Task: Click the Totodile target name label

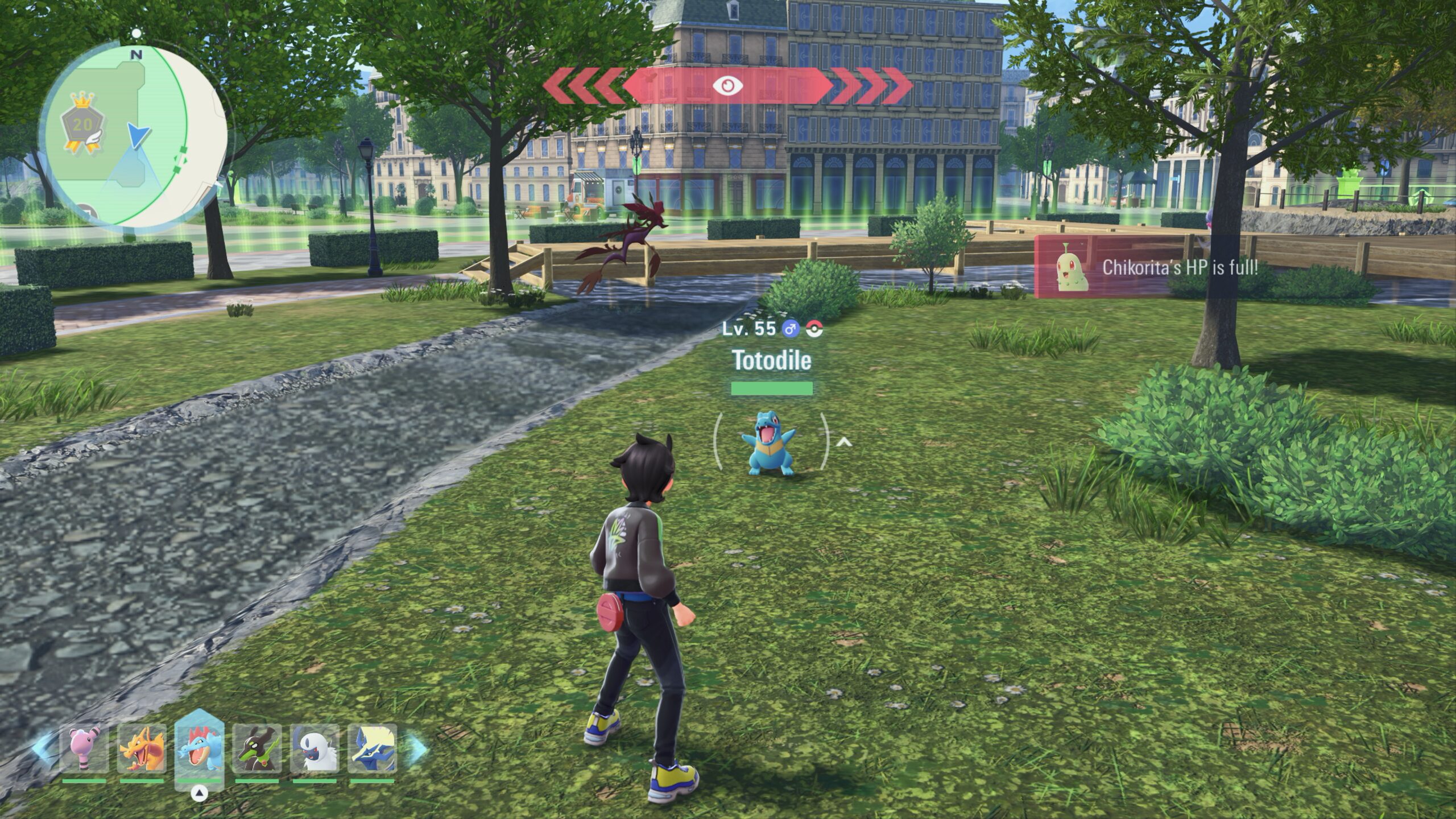Action: point(771,360)
